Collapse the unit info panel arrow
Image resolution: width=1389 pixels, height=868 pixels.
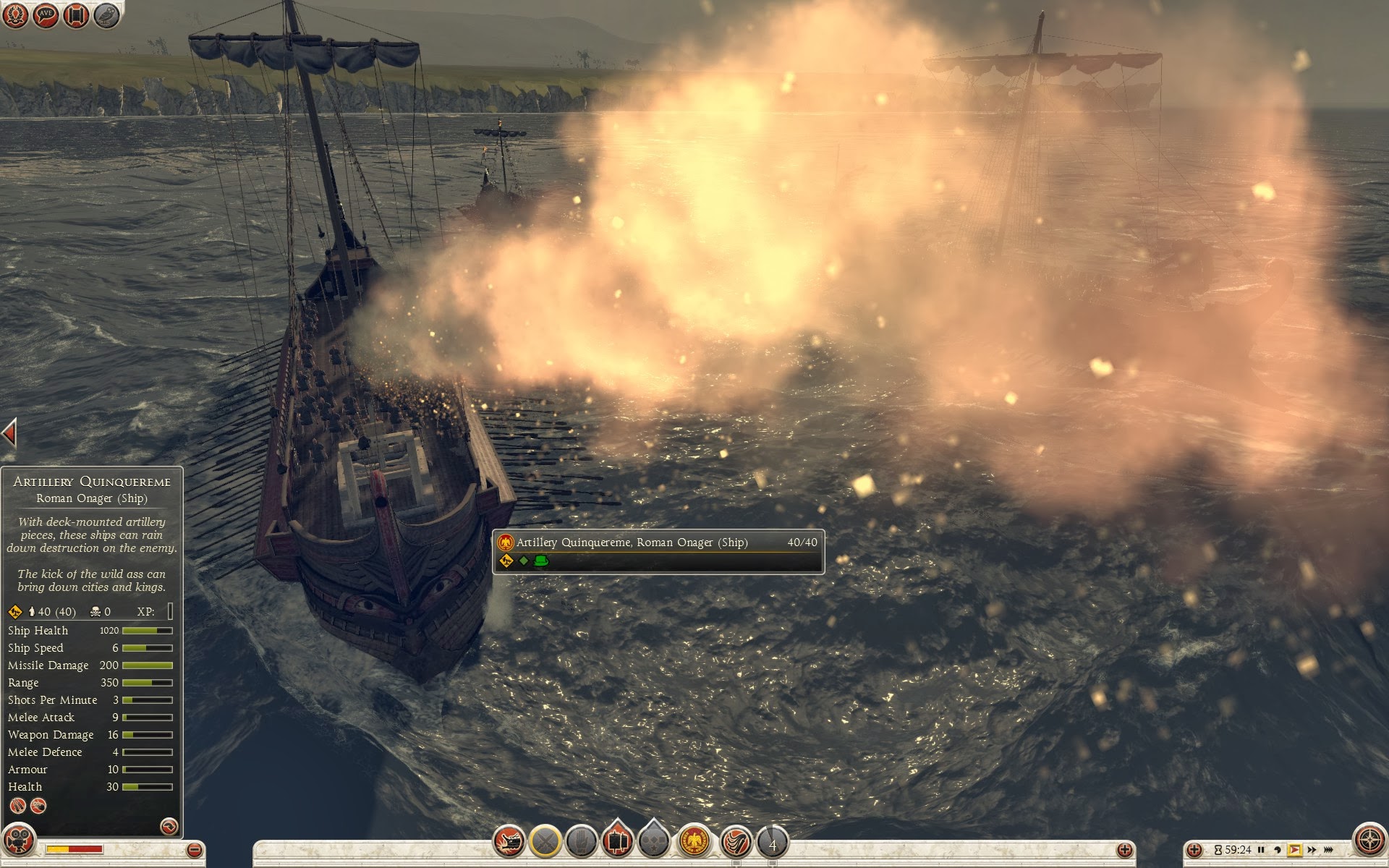coord(9,433)
